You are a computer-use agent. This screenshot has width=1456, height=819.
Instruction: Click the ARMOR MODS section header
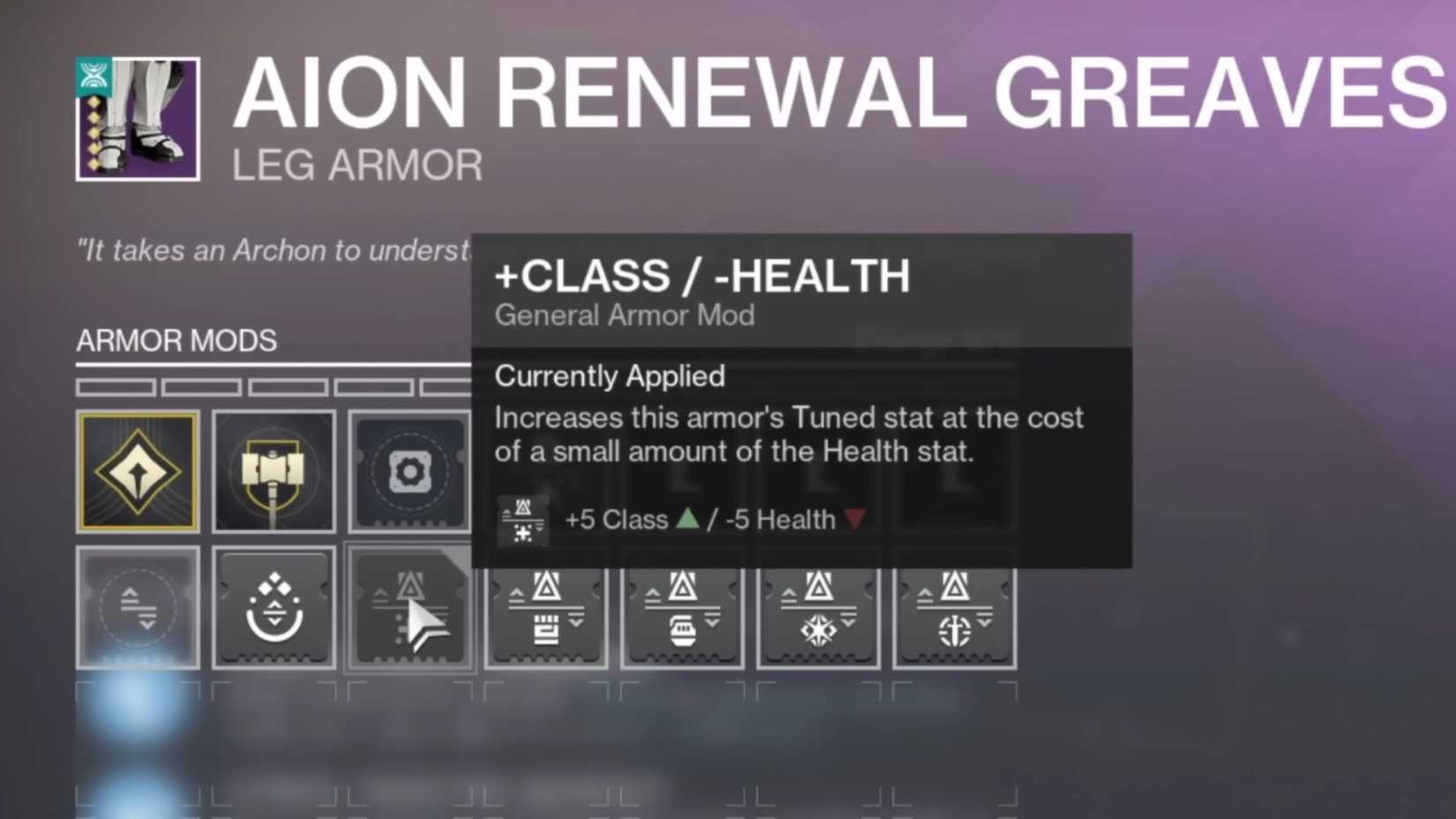tap(176, 342)
